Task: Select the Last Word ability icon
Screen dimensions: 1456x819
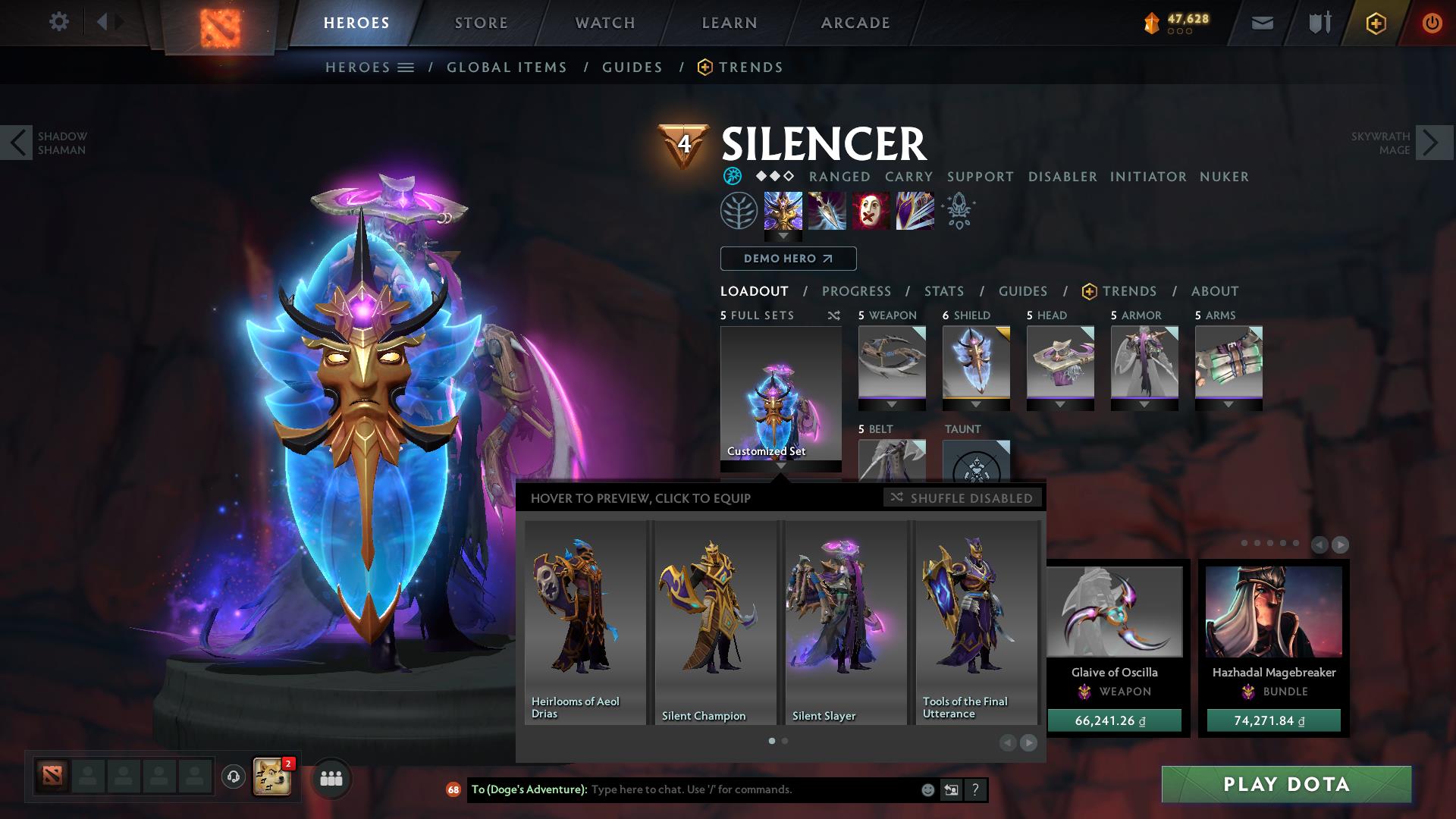Action: [x=871, y=211]
